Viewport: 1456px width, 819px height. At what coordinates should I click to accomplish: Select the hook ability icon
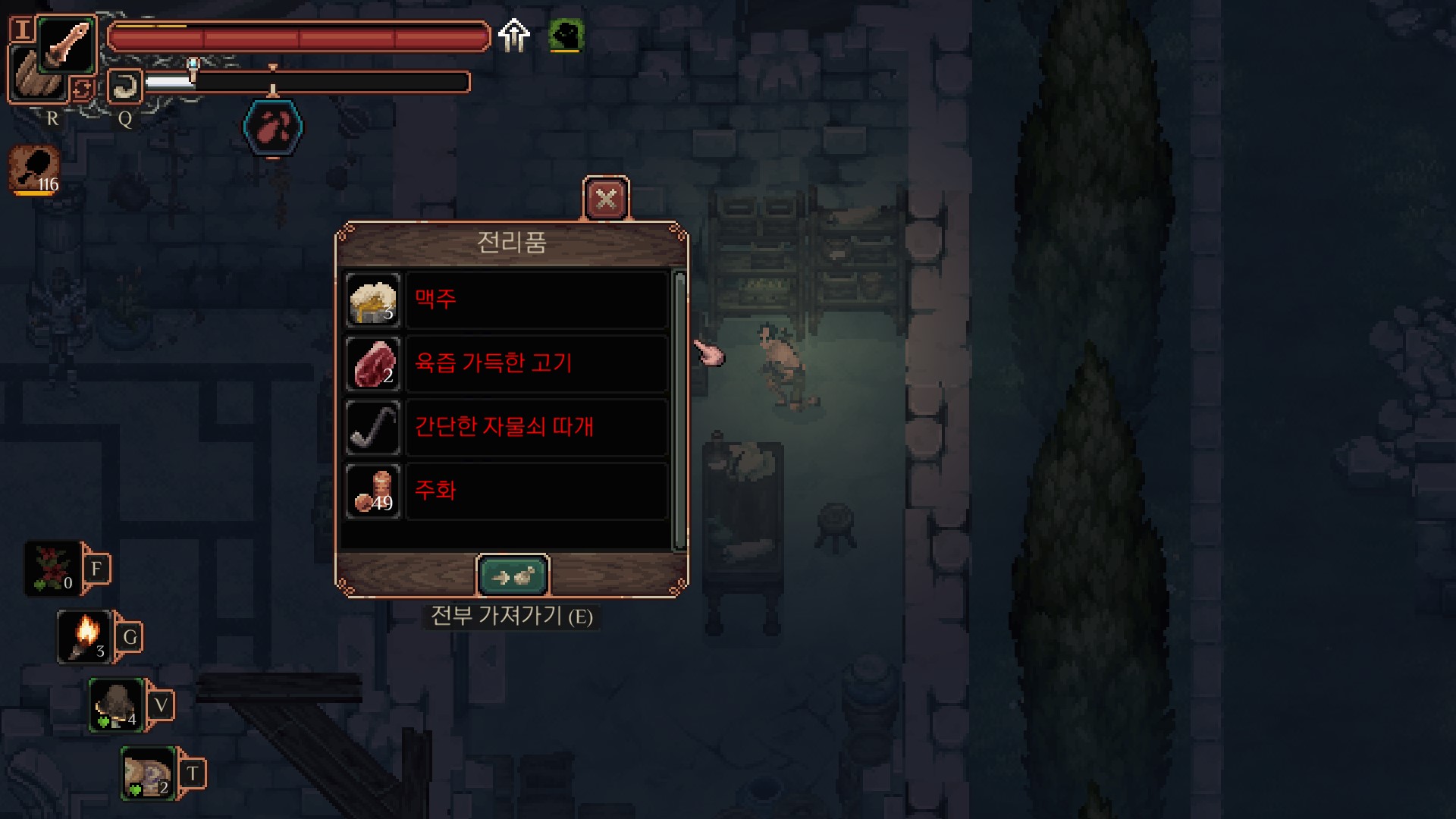tap(125, 86)
